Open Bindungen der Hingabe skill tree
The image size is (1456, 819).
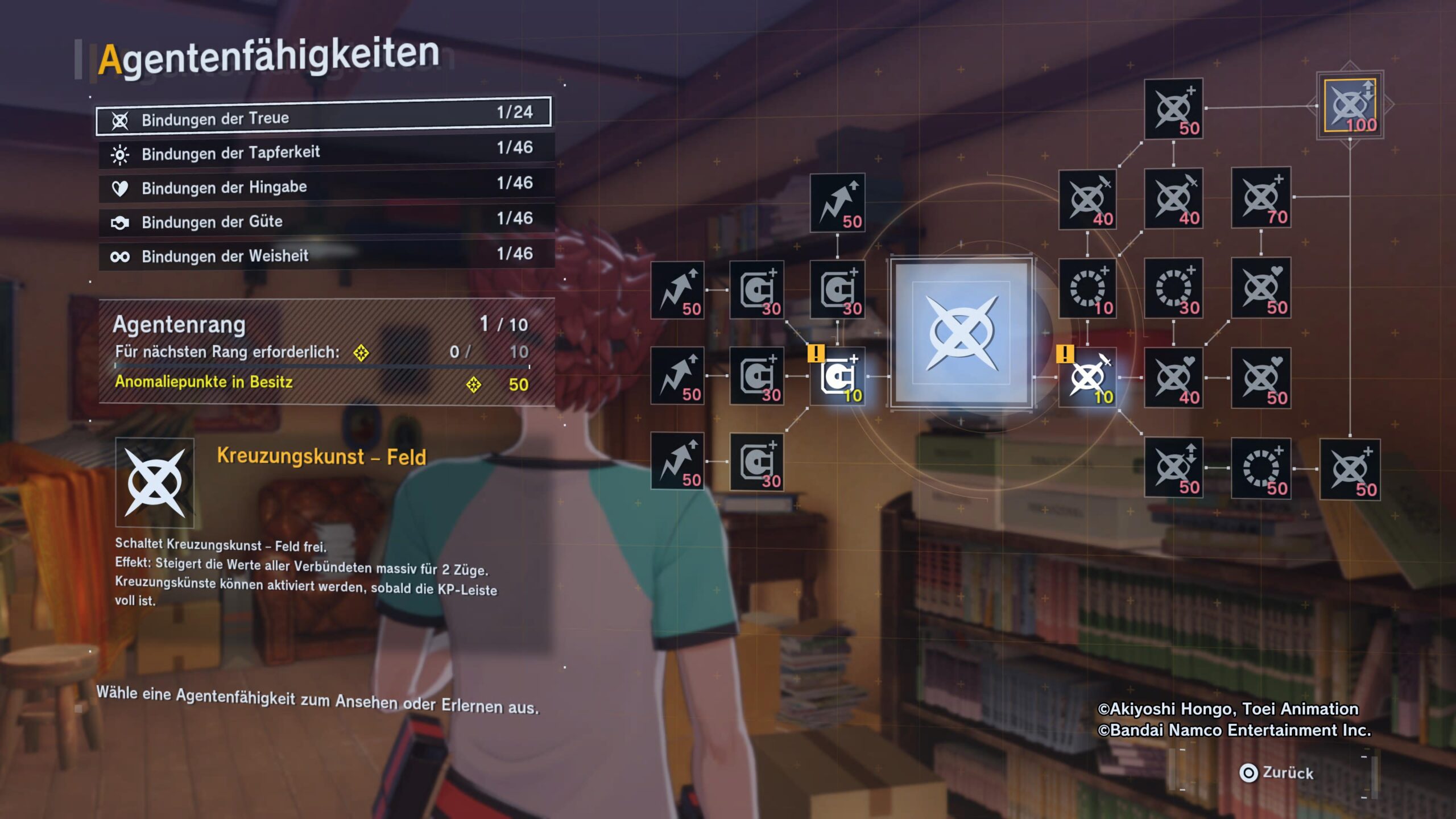click(x=325, y=187)
